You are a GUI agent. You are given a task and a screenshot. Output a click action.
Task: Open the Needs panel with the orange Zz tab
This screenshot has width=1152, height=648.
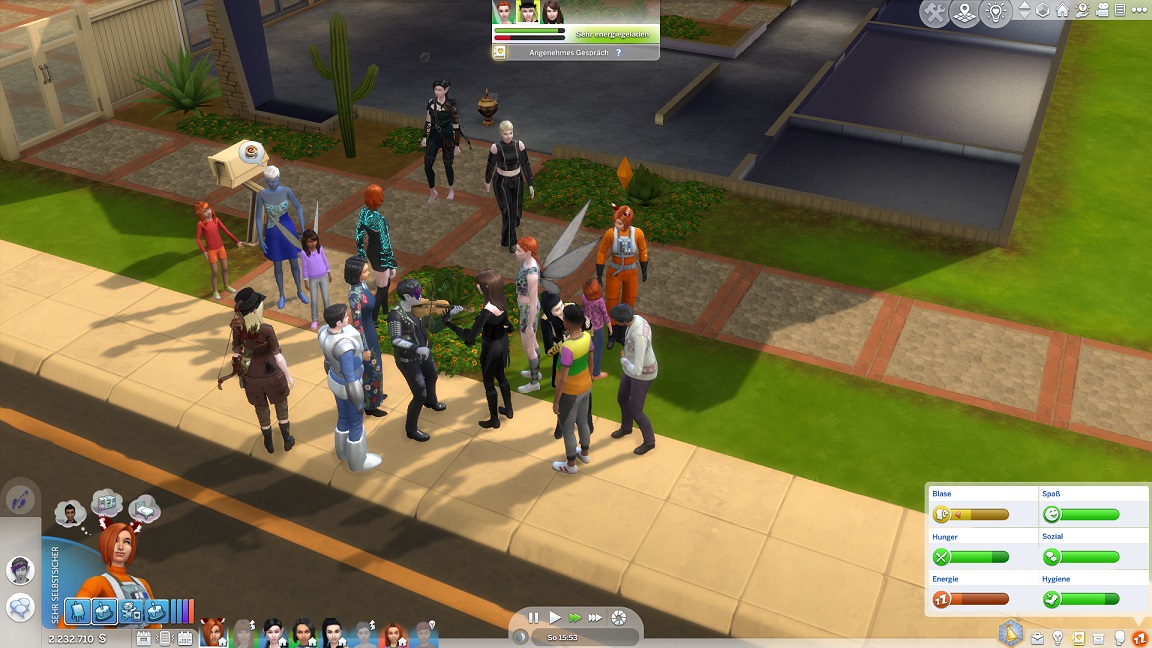pyautogui.click(x=1140, y=638)
